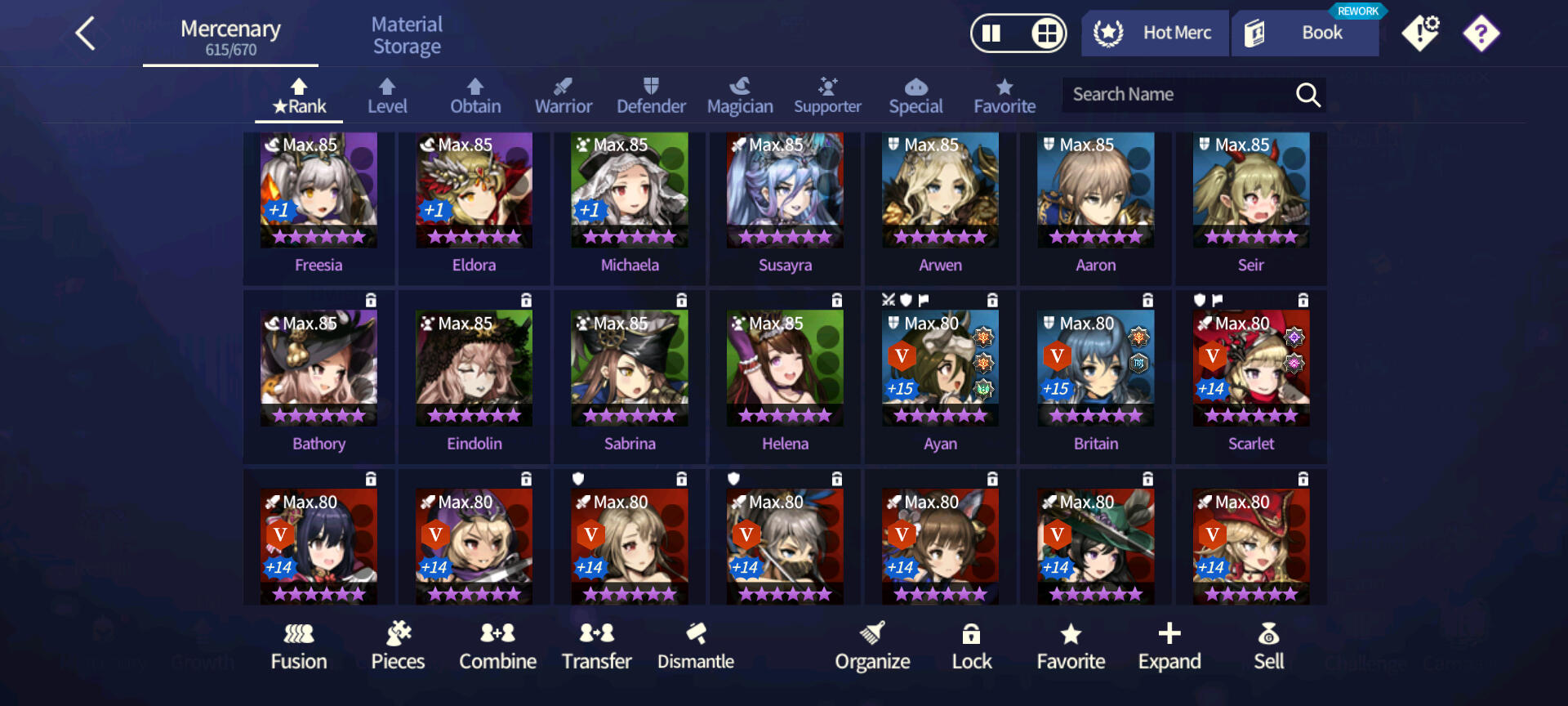Open the Fusion menu
Image resolution: width=1568 pixels, height=706 pixels.
pos(299,646)
